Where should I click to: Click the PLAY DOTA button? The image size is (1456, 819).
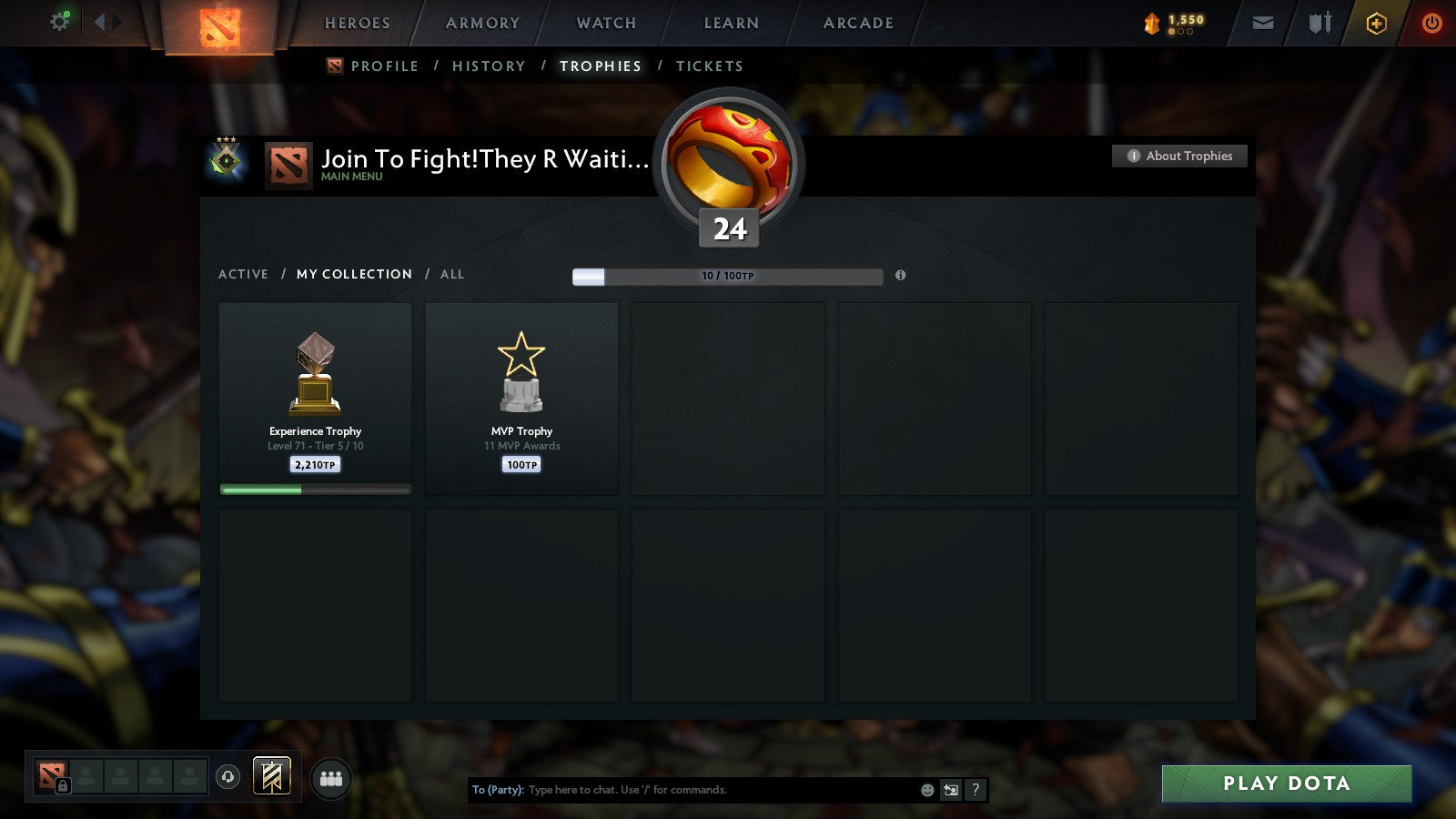click(1286, 784)
